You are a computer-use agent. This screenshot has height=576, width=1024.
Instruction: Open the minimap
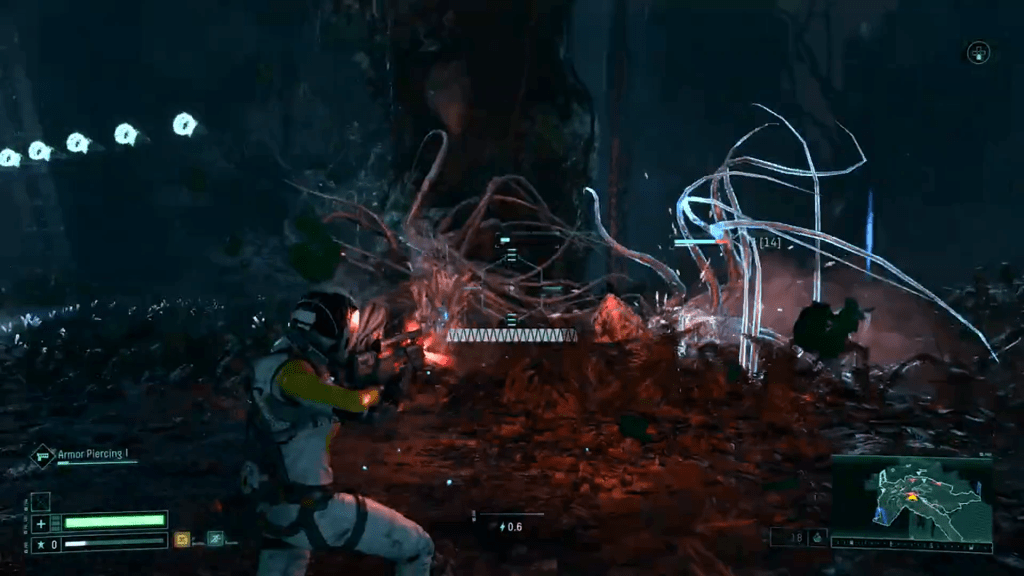[911, 497]
